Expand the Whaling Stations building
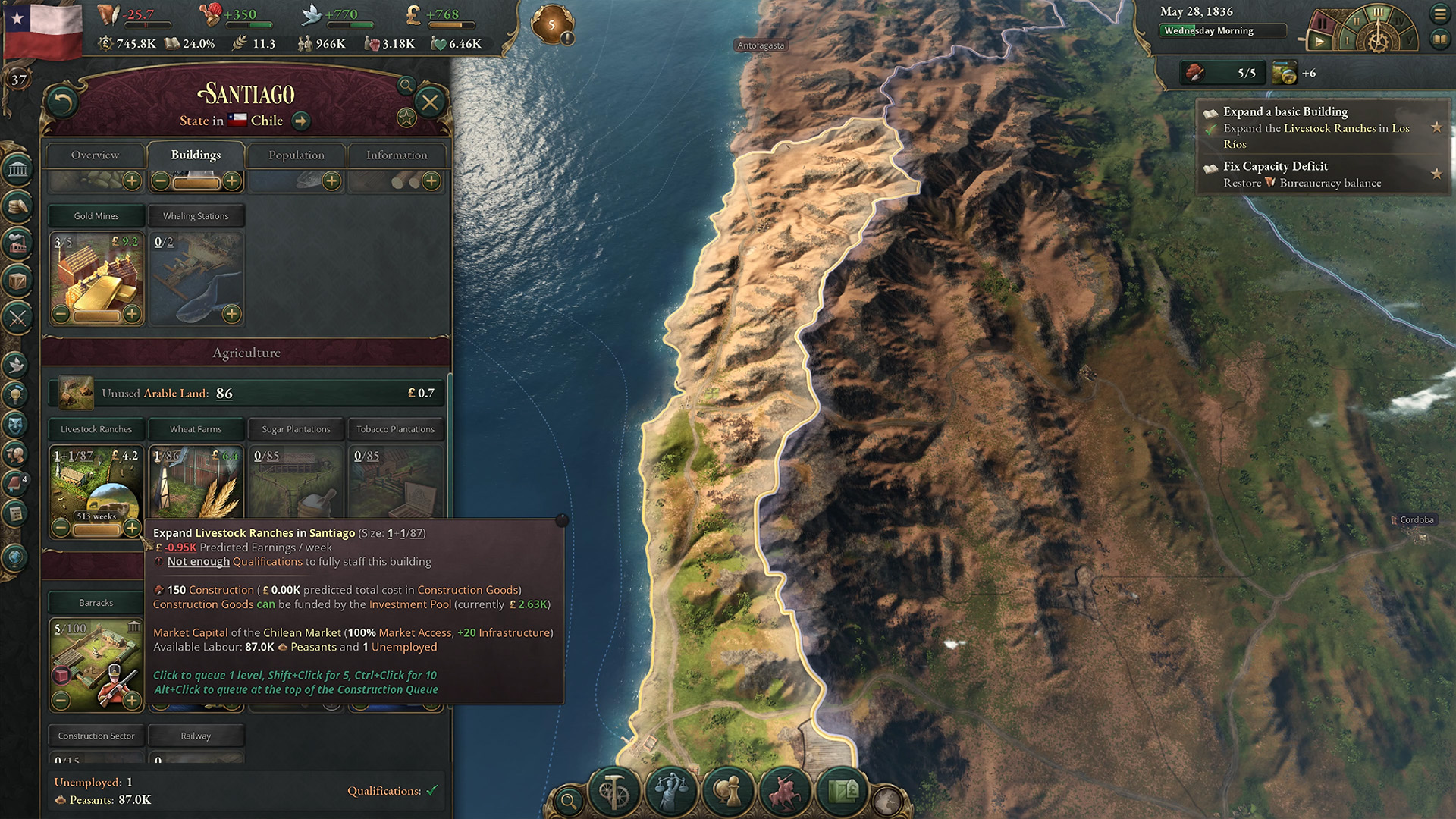Screen dimensions: 1456x819 pos(231,313)
